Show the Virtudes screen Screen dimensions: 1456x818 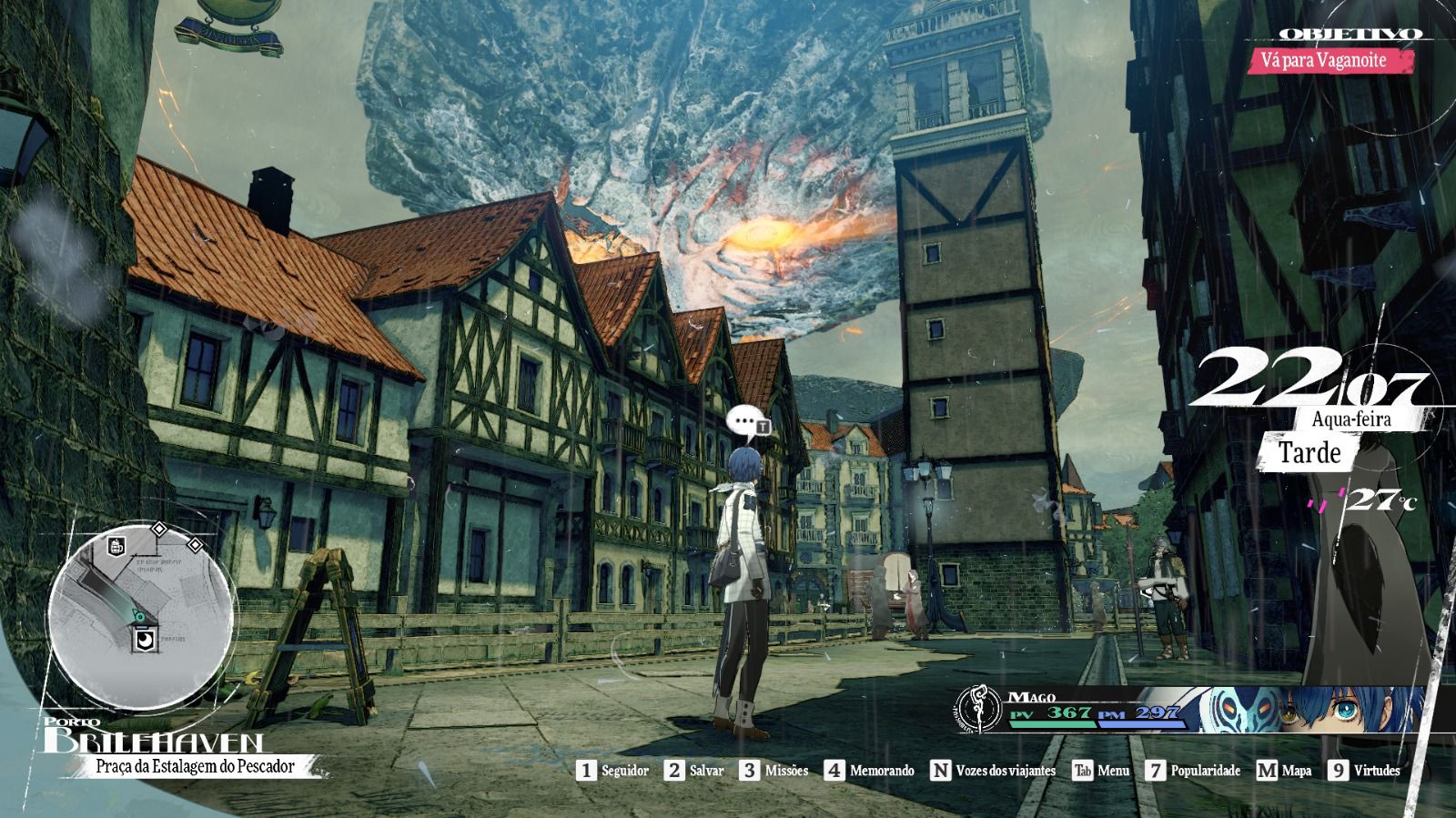[1364, 771]
